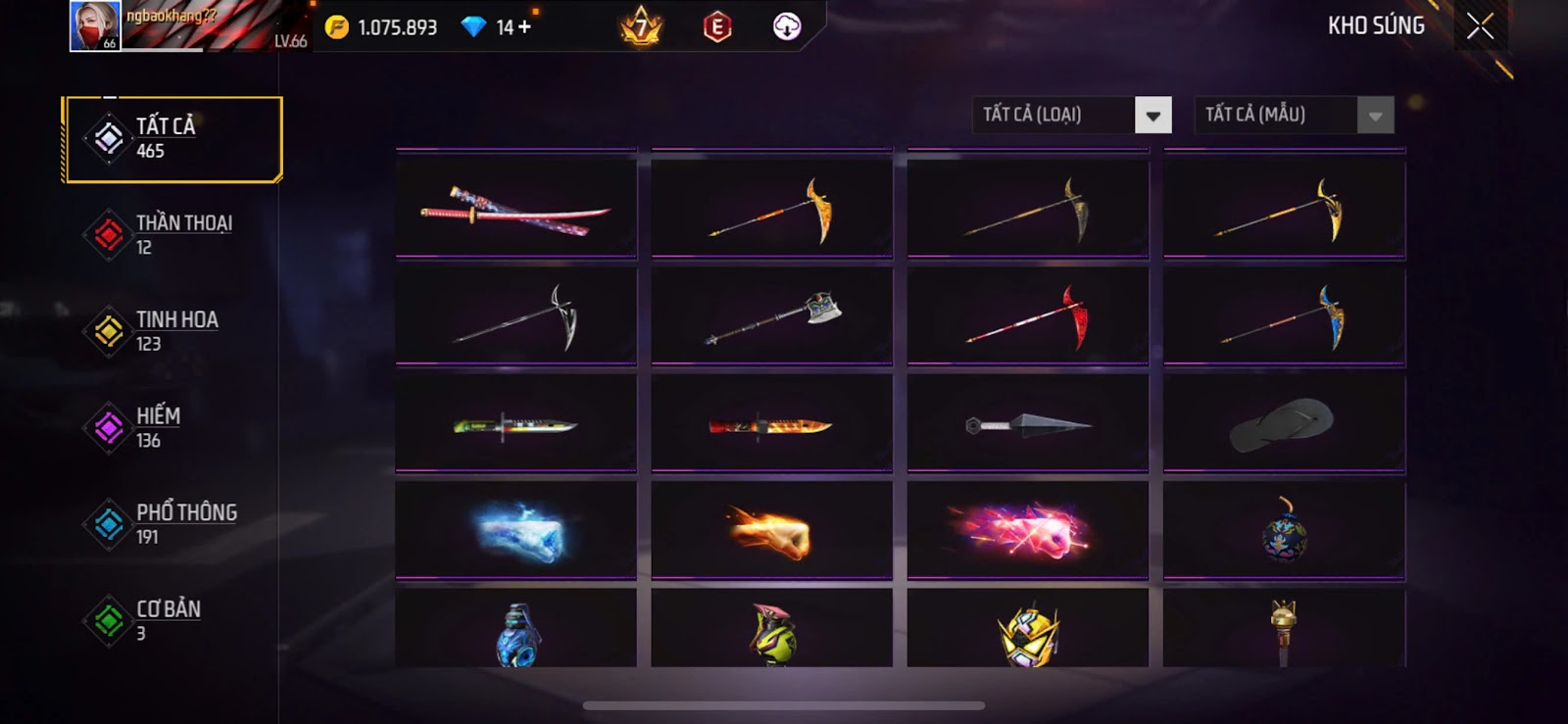Open the Tinh Hoa rarity tab
Screen dimensions: 1568x724
[x=172, y=331]
